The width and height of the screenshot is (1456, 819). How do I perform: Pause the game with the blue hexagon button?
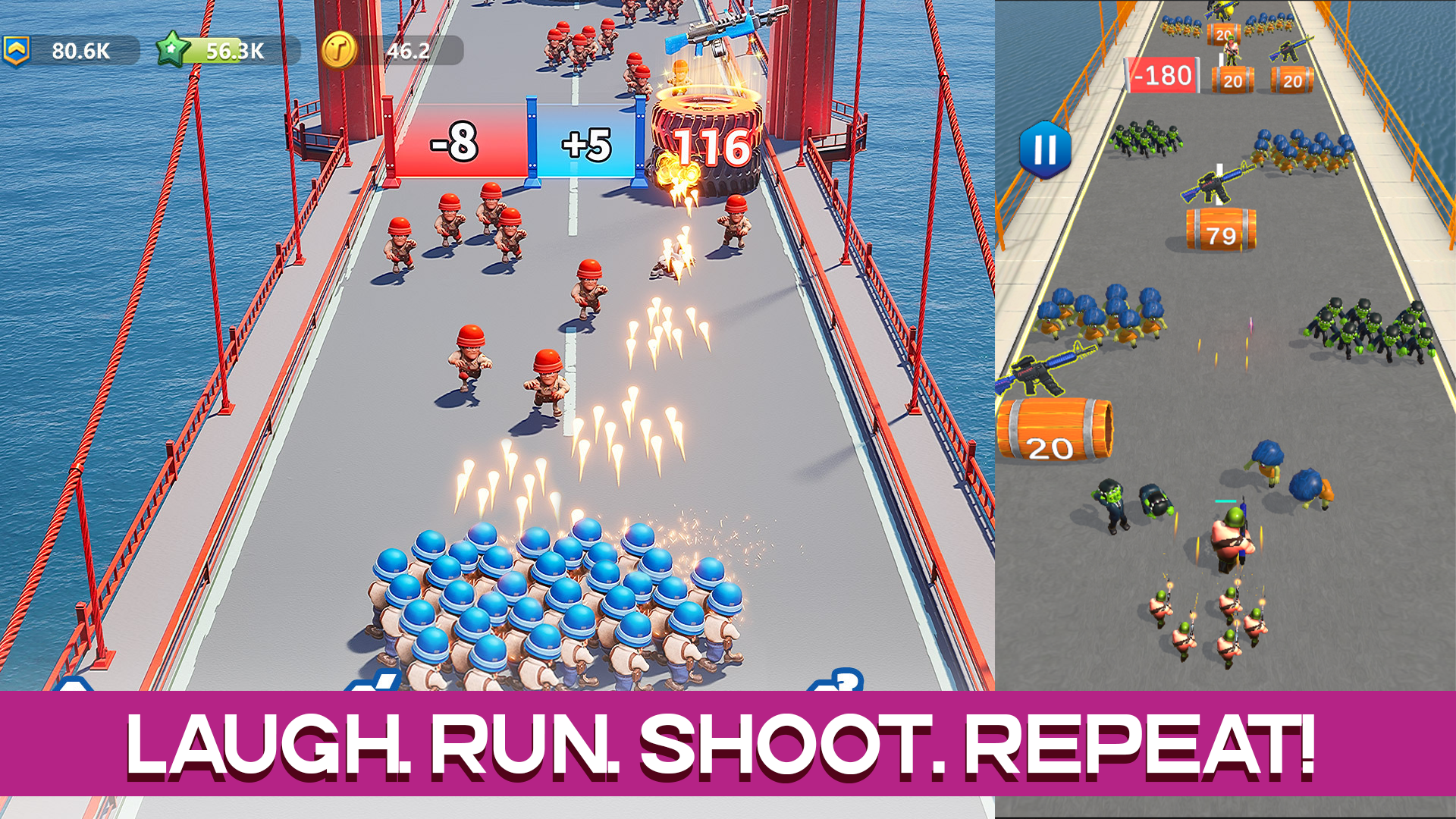coord(1045,149)
